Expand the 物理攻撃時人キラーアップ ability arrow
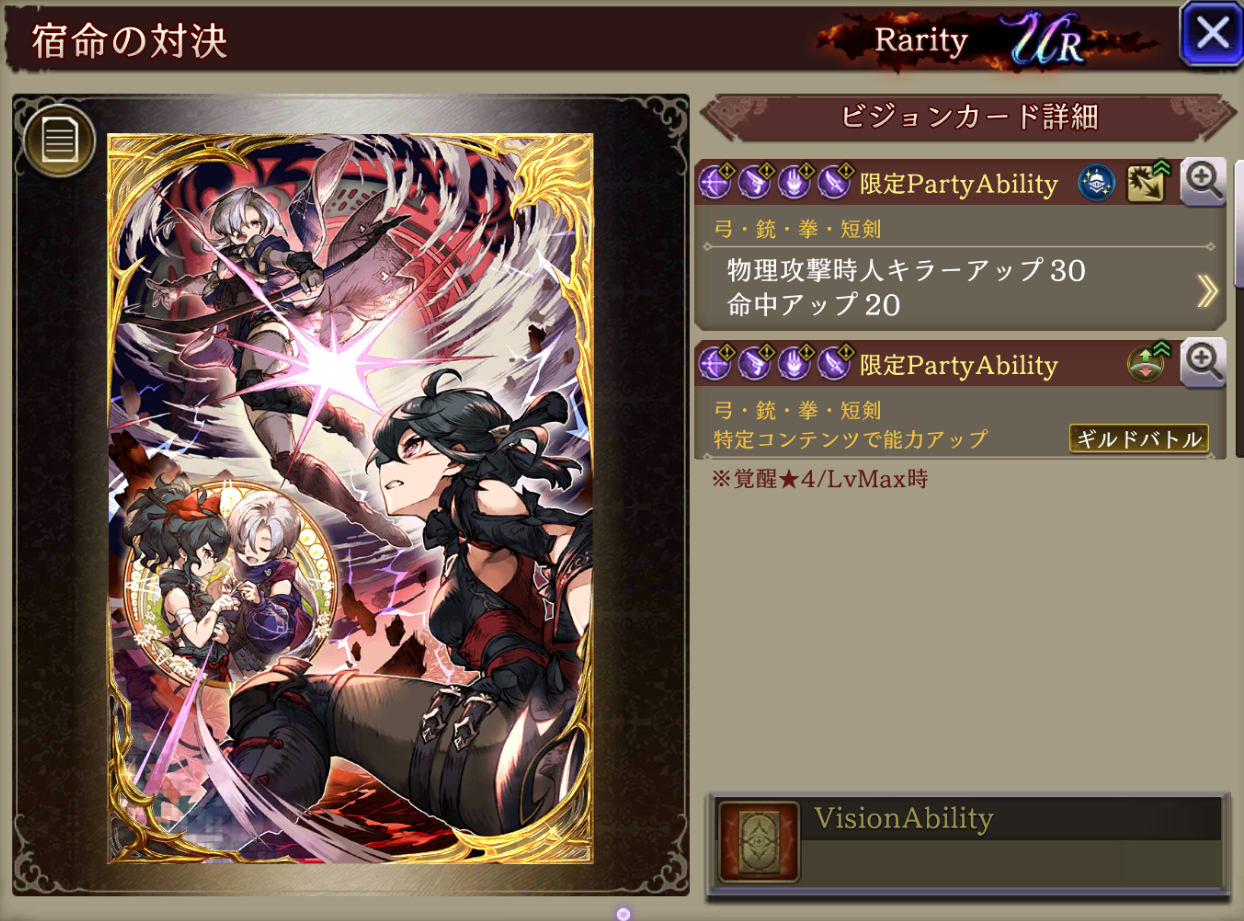This screenshot has height=921, width=1244. 1207,290
